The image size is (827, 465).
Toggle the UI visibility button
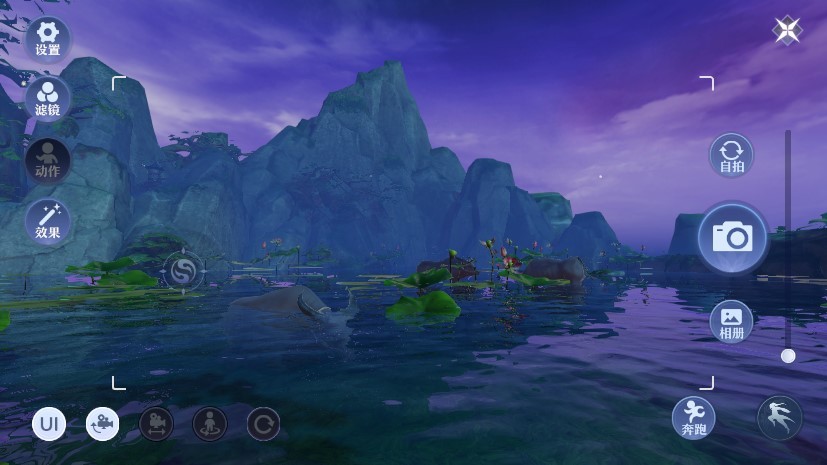click(x=49, y=424)
